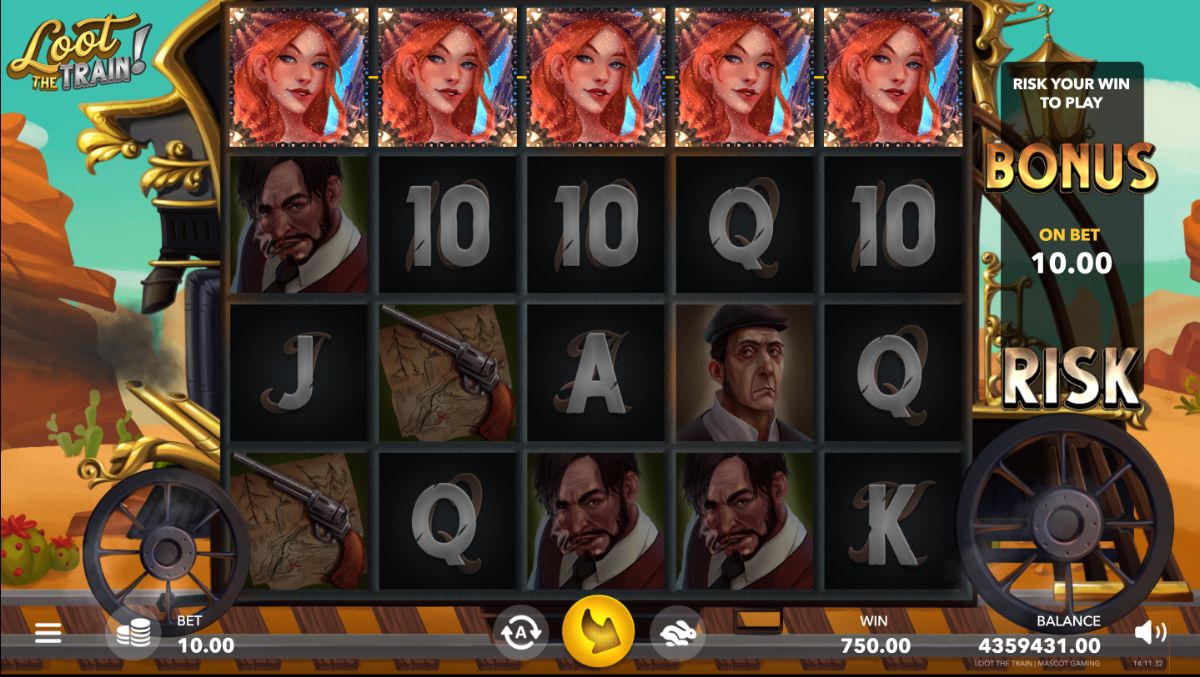Activate the RISK bonus gamble
The image size is (1200, 677).
[1071, 376]
